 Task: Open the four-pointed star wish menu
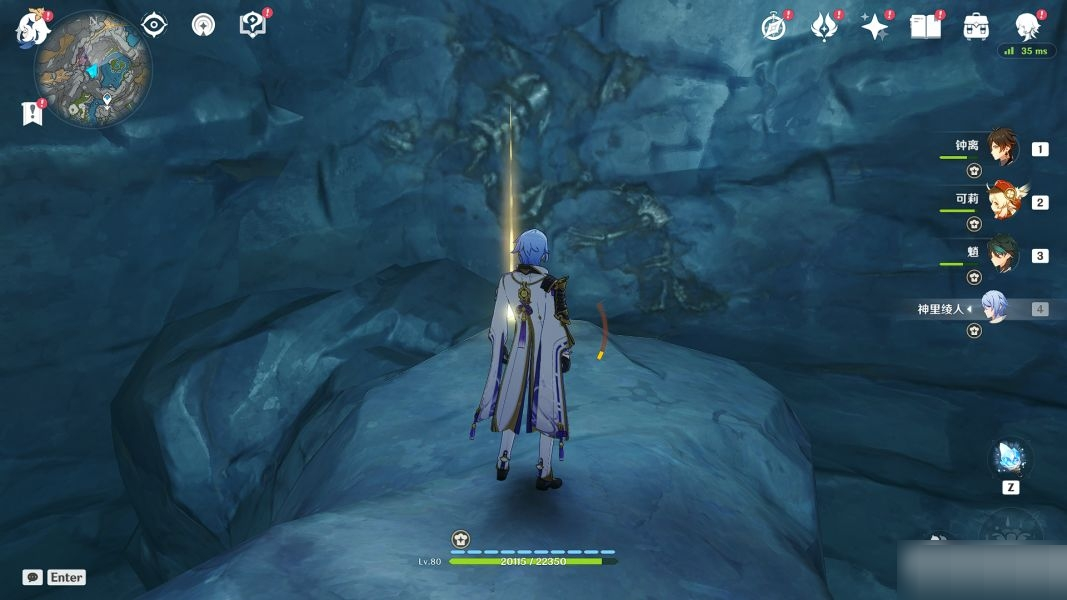(x=874, y=27)
